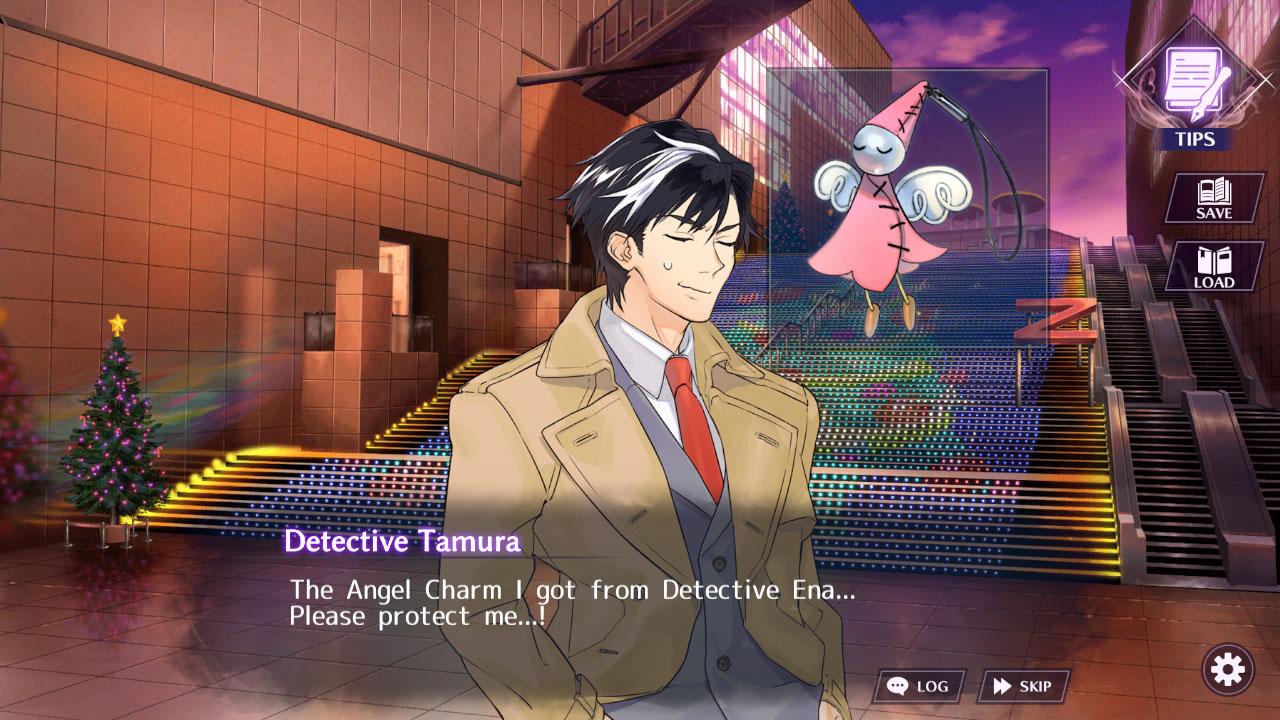Click the dialogue box to advance the story
This screenshot has height=720, width=1280.
point(640,600)
